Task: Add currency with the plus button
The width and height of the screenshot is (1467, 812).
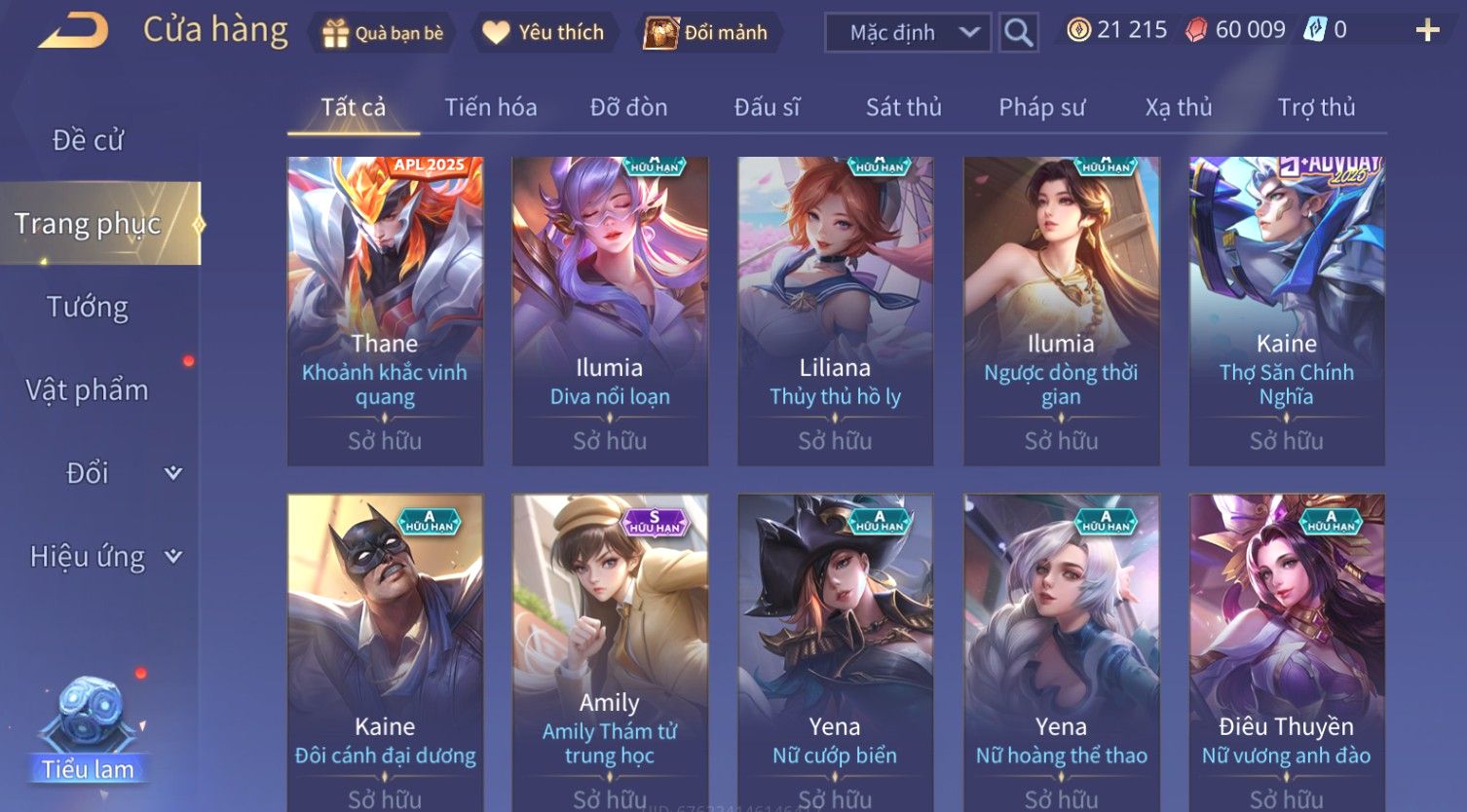Action: coord(1427,31)
